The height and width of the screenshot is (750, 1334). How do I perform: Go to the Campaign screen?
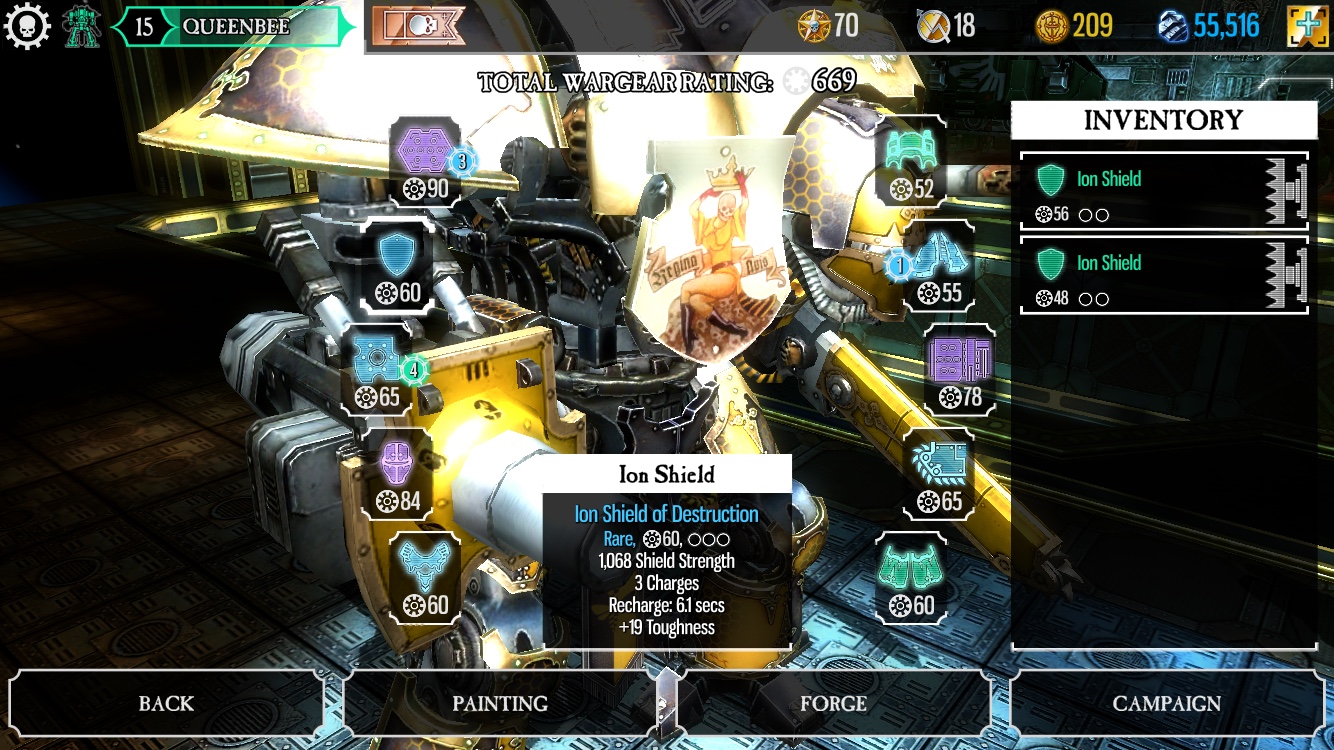pyautogui.click(x=1166, y=703)
